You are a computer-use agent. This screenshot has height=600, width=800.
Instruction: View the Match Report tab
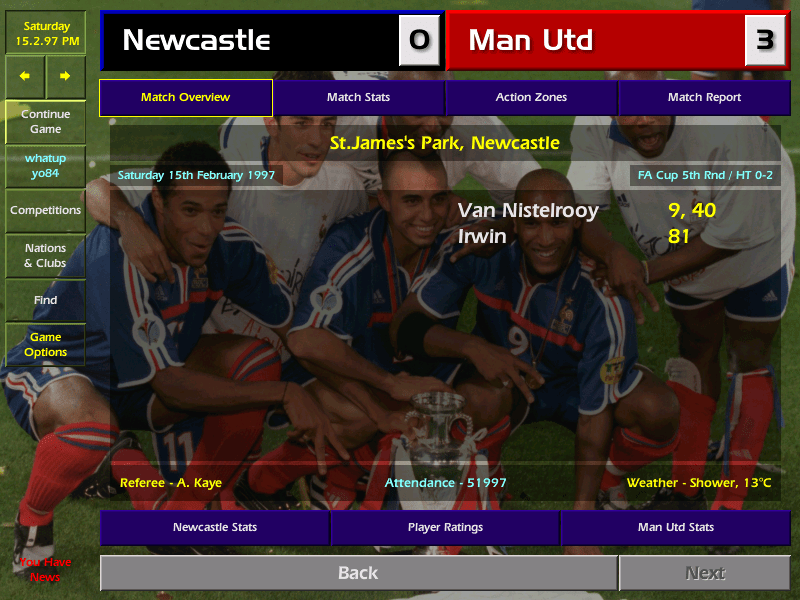(704, 98)
